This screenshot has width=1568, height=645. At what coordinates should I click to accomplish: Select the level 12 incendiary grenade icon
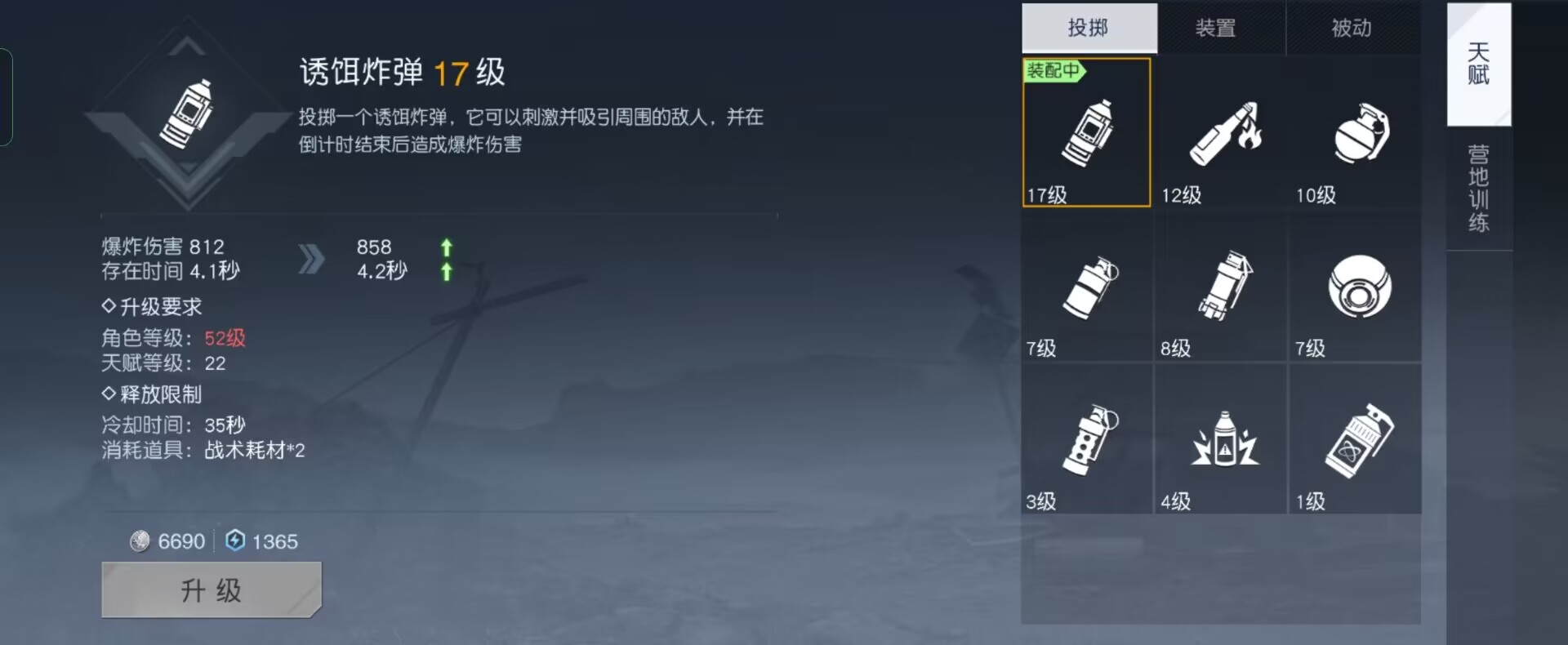pos(1221,135)
